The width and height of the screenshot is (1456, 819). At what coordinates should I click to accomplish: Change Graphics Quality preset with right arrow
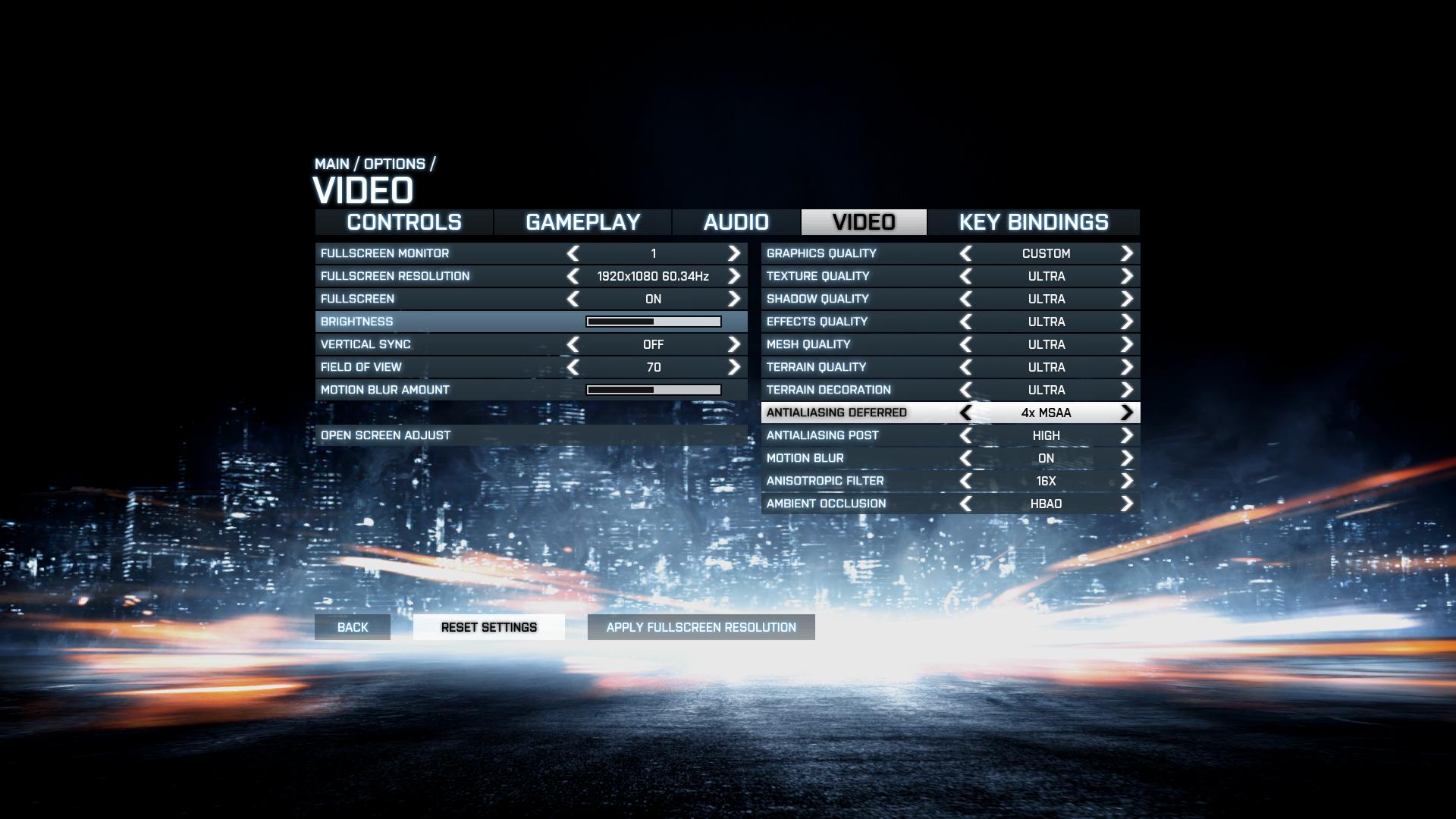1127,253
